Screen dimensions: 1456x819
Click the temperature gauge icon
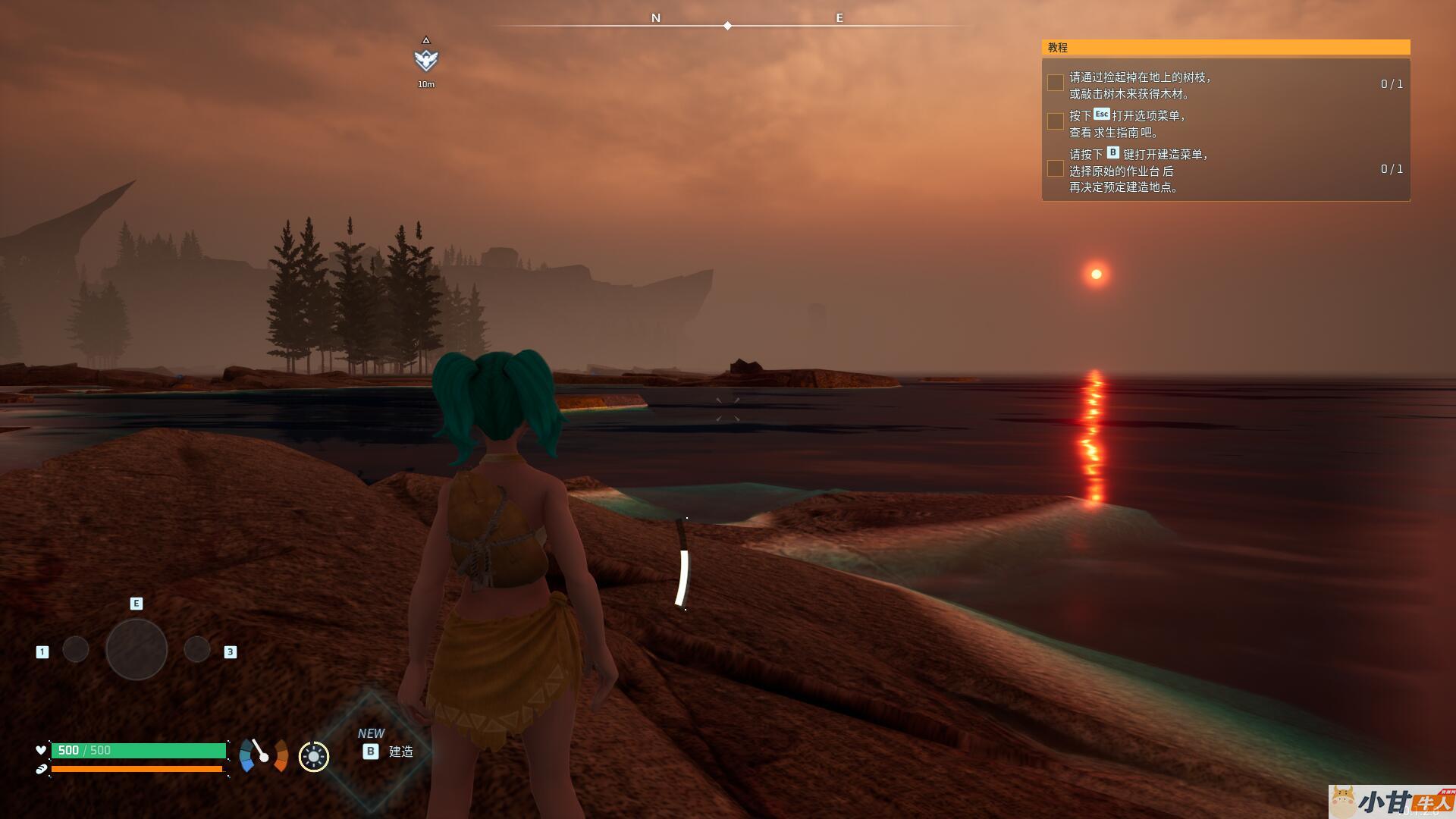pyautogui.click(x=263, y=755)
